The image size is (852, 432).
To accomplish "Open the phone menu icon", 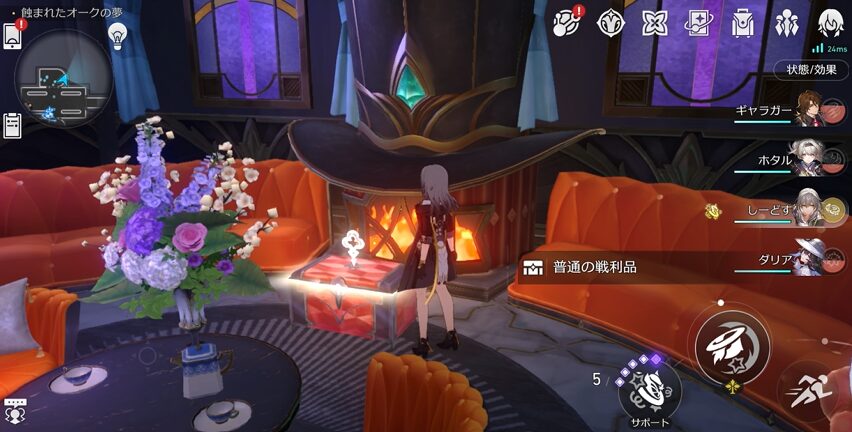I will tap(13, 35).
